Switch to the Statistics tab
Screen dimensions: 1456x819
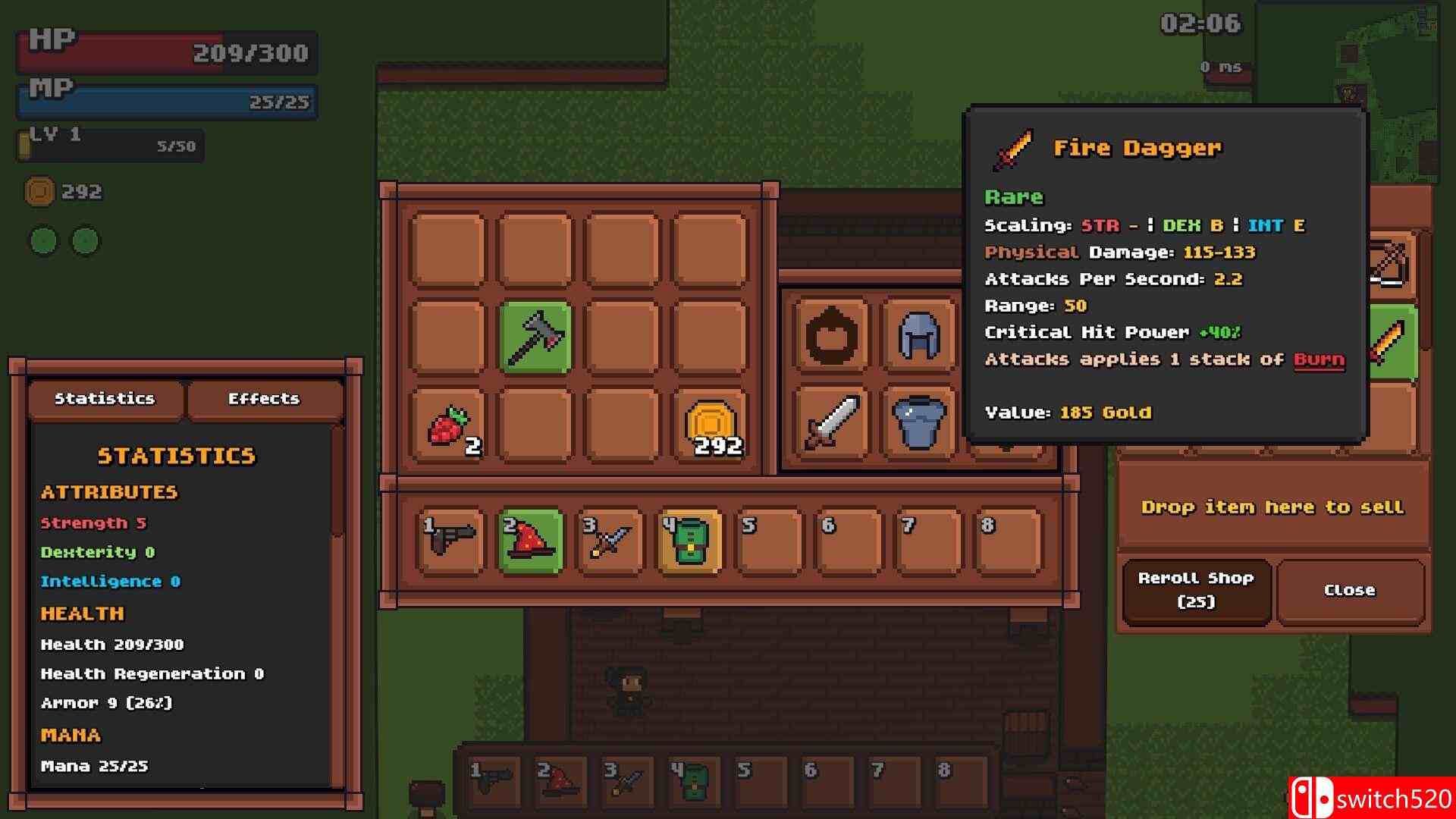(x=105, y=399)
